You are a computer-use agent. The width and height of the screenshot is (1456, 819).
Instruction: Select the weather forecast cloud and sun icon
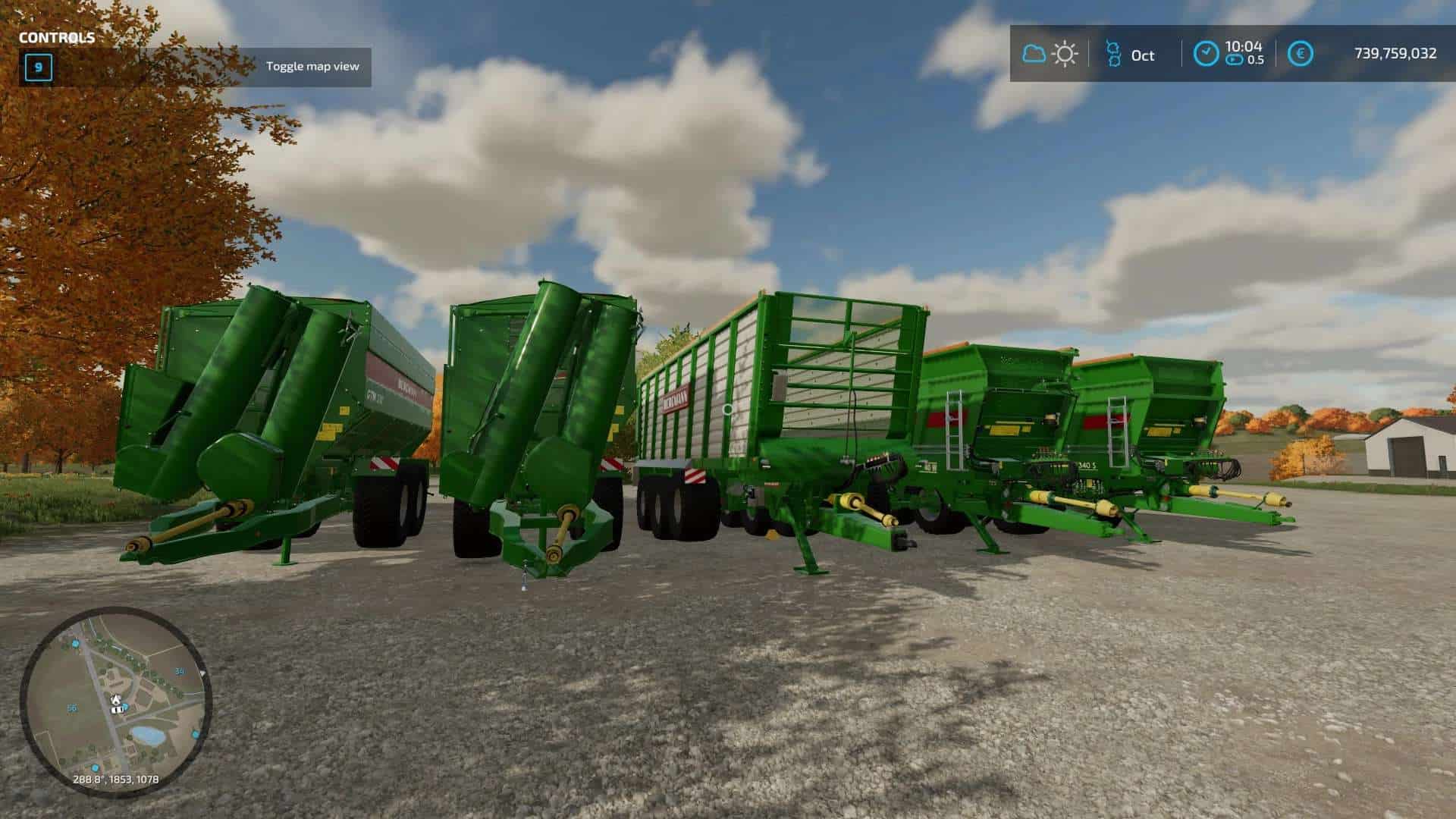(1050, 54)
